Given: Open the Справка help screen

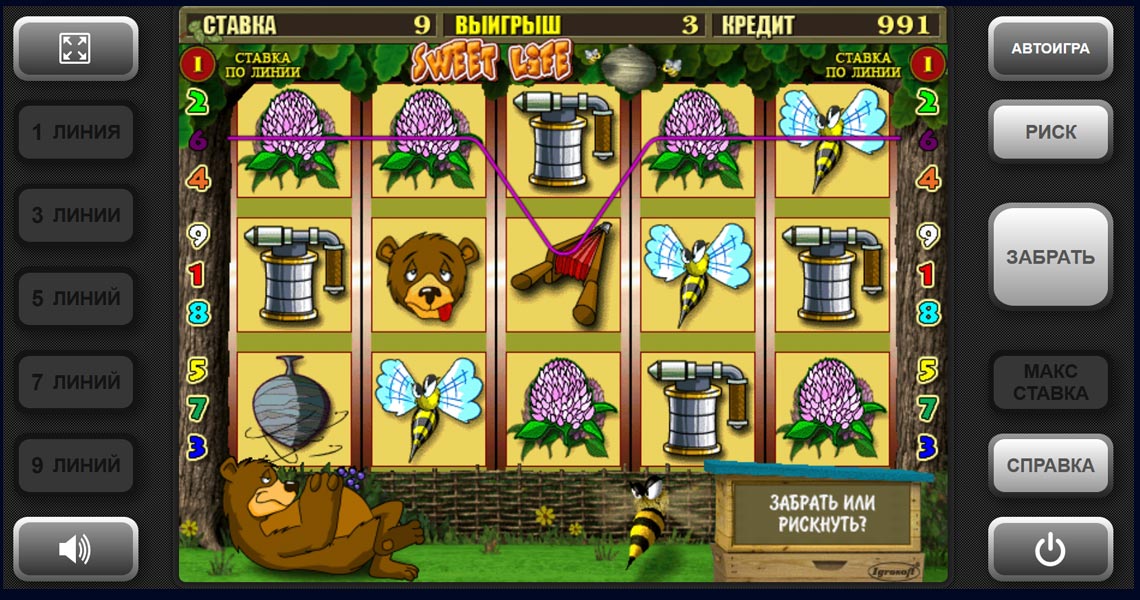Looking at the screenshot, I should click(x=1050, y=465).
